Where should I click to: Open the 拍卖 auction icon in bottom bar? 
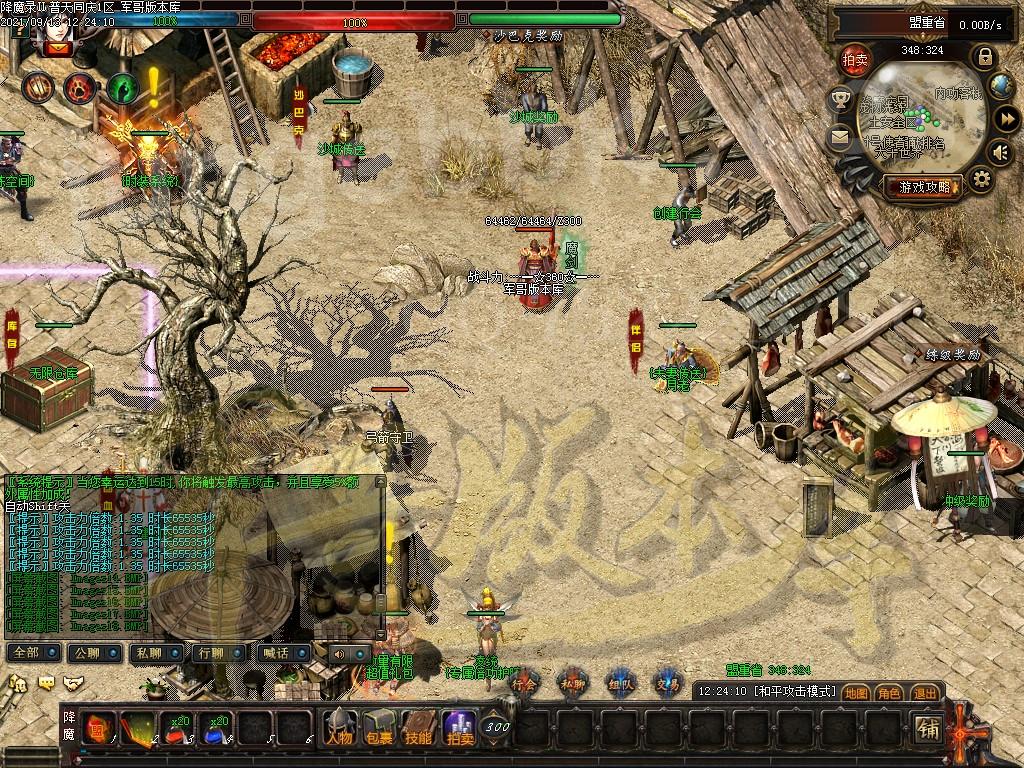tap(460, 727)
